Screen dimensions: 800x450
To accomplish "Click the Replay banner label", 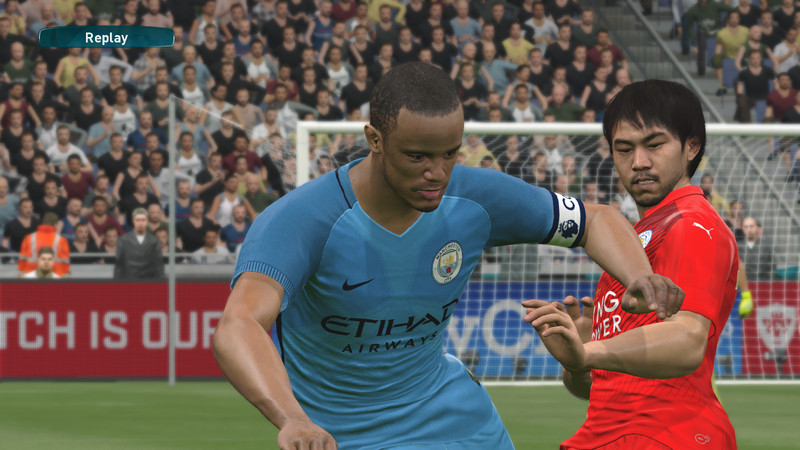I will pos(106,38).
